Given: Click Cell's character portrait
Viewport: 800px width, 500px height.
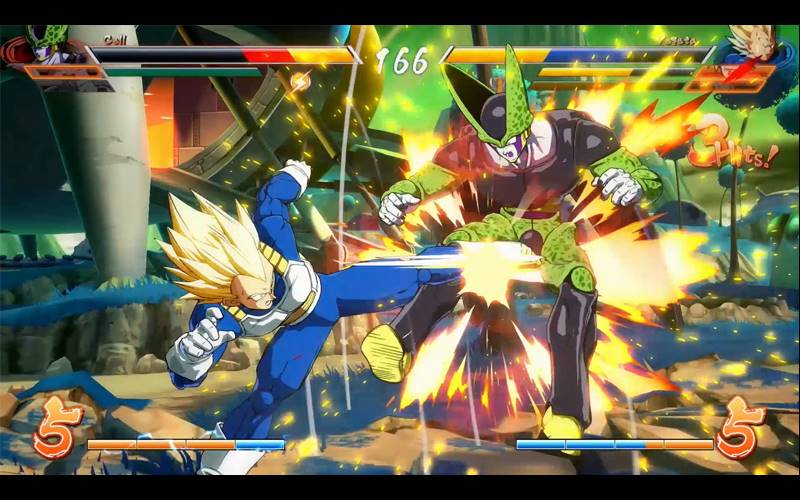Looking at the screenshot, I should tap(46, 50).
